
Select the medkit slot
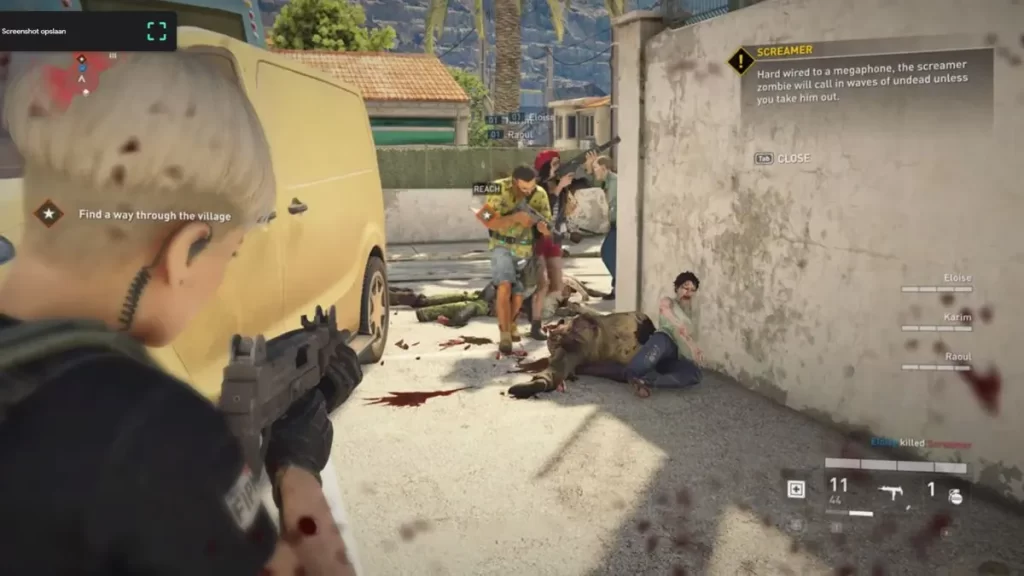[796, 488]
